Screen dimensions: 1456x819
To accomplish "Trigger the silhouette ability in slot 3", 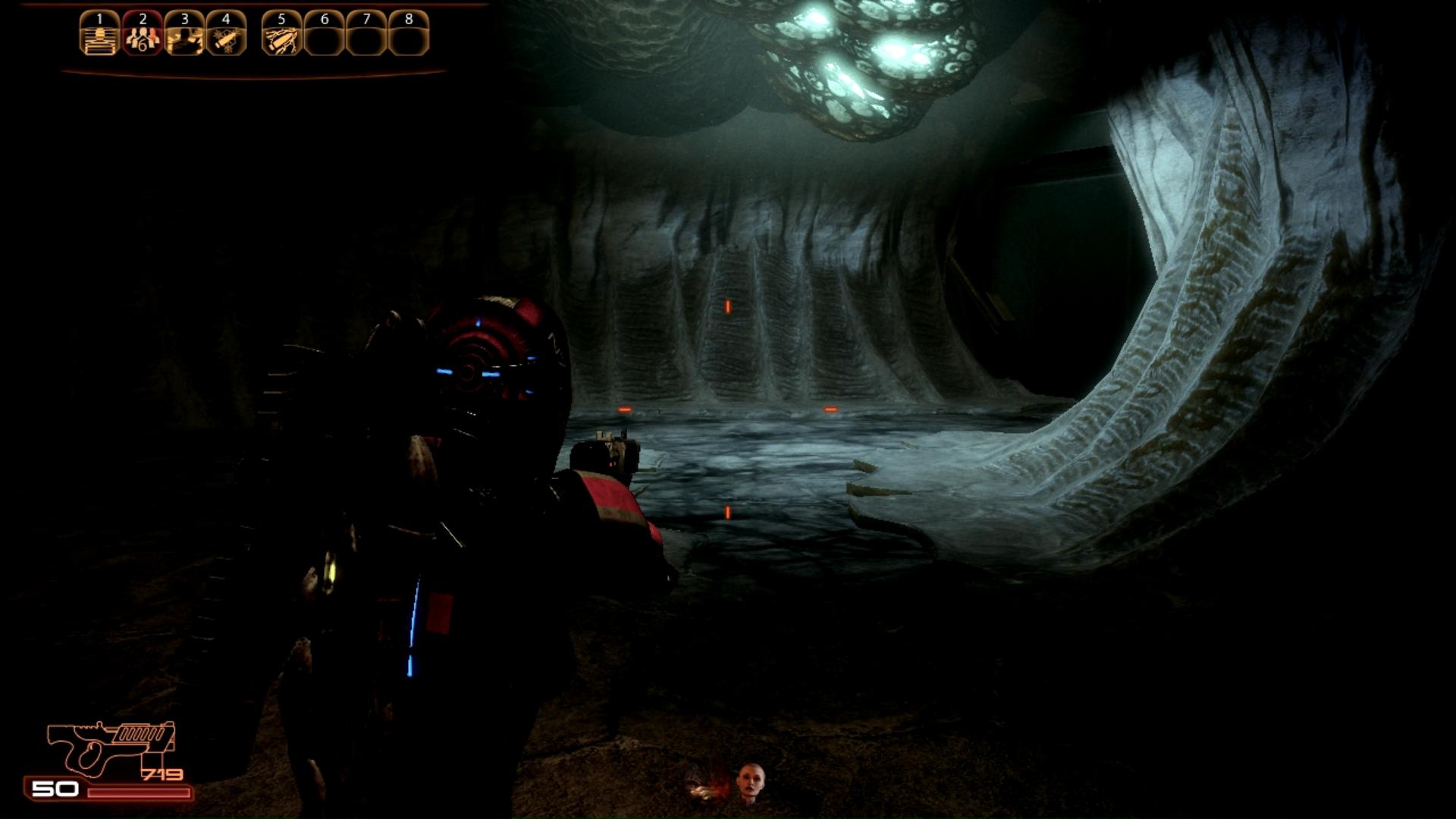I will pos(184,36).
